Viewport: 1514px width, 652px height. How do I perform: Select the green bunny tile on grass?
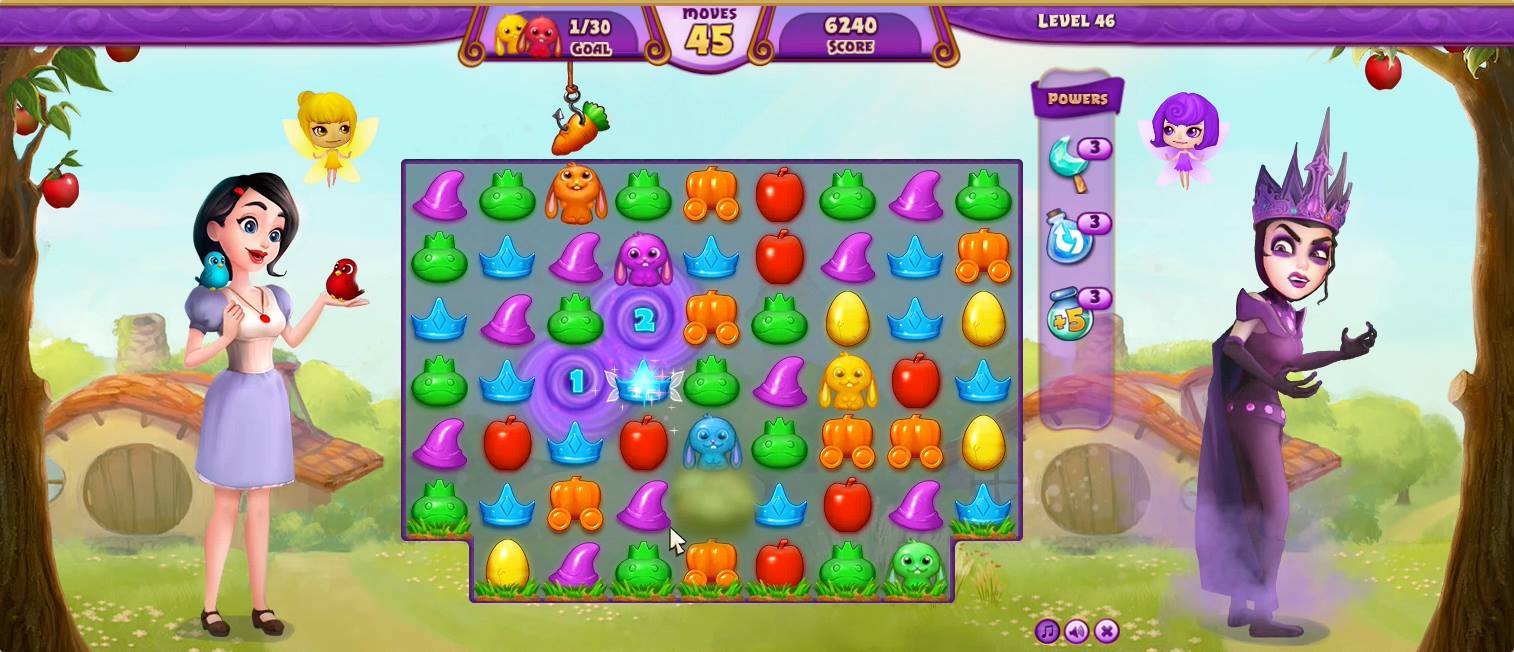click(x=915, y=567)
